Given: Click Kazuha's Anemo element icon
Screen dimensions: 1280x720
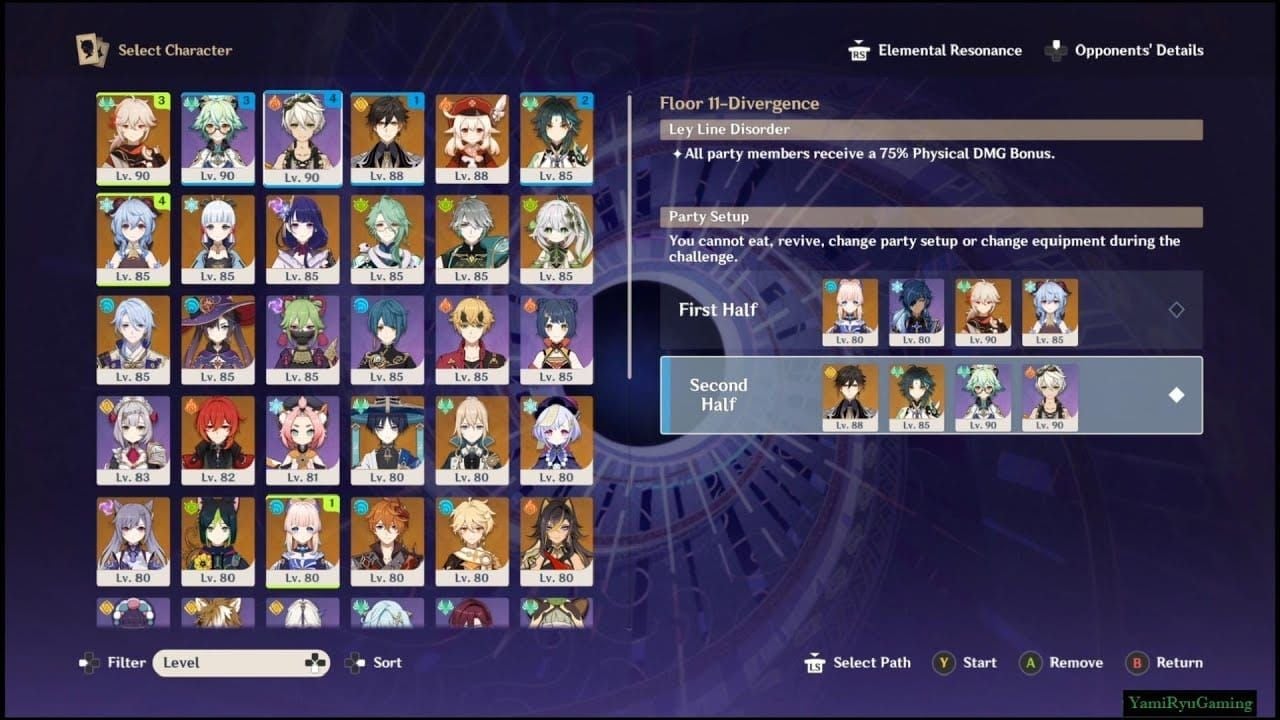Looking at the screenshot, I should tap(107, 101).
